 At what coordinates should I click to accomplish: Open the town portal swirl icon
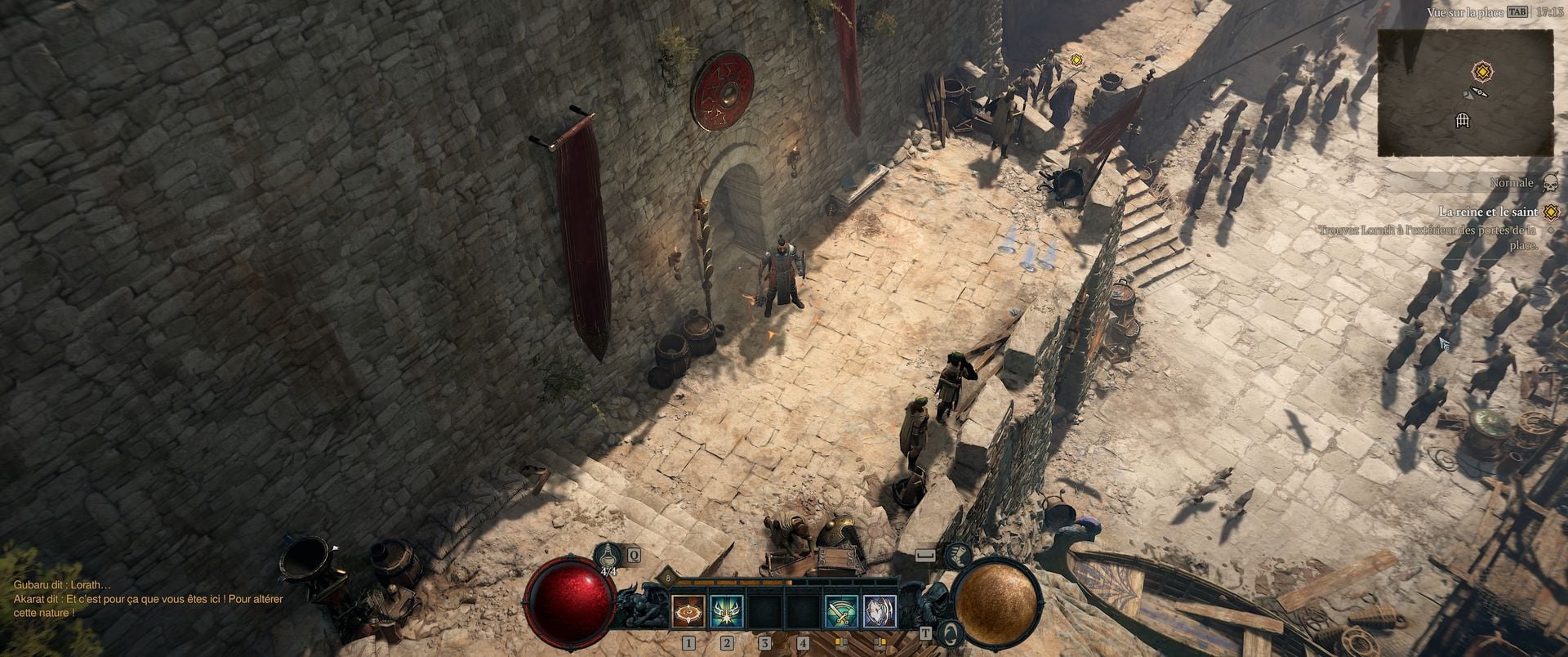951,632
